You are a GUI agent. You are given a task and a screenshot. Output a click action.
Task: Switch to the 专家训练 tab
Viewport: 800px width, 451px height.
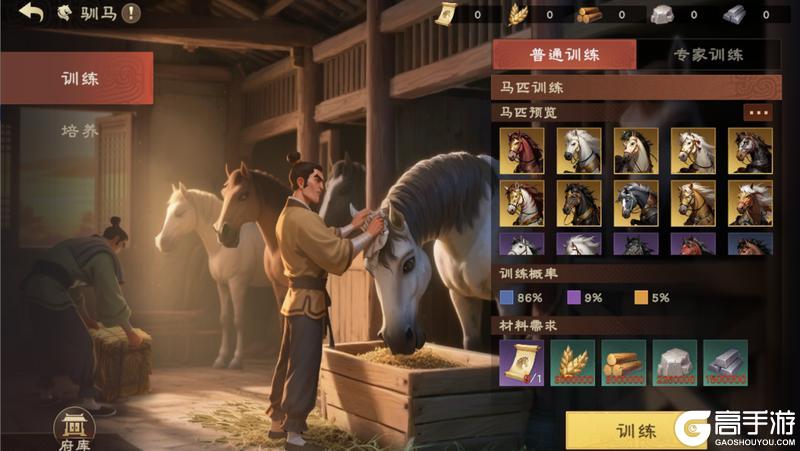coord(708,54)
